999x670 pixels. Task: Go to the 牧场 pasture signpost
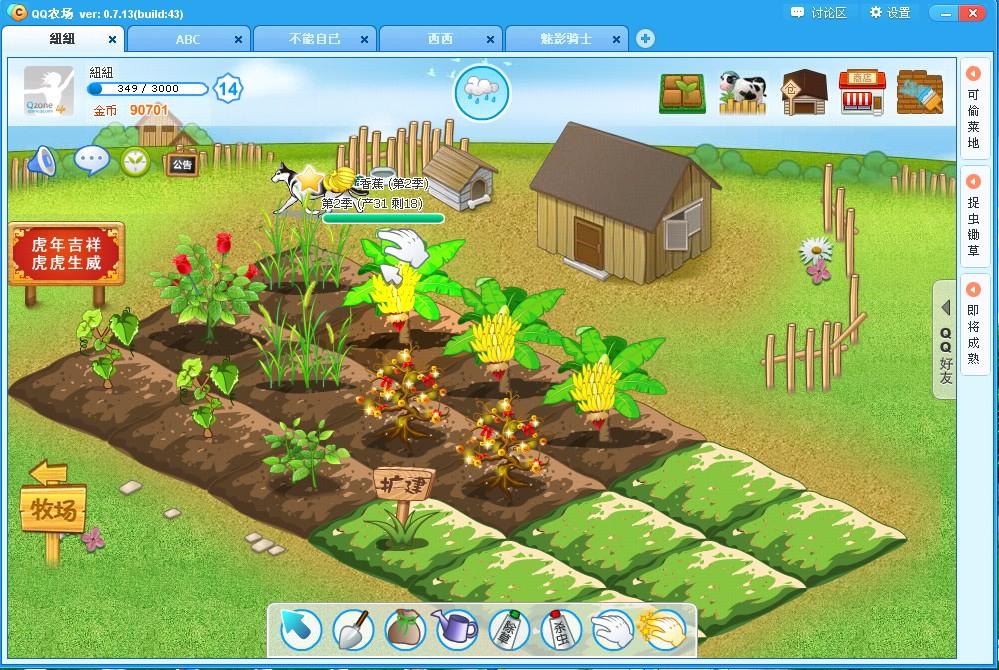(53, 510)
